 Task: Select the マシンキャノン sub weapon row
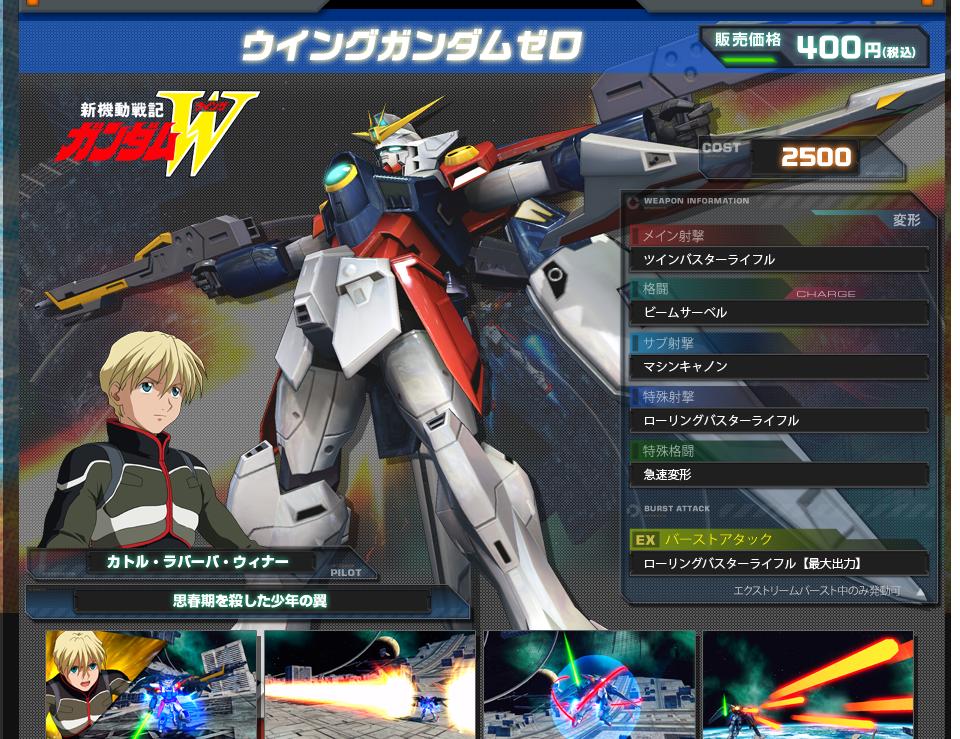coord(778,367)
